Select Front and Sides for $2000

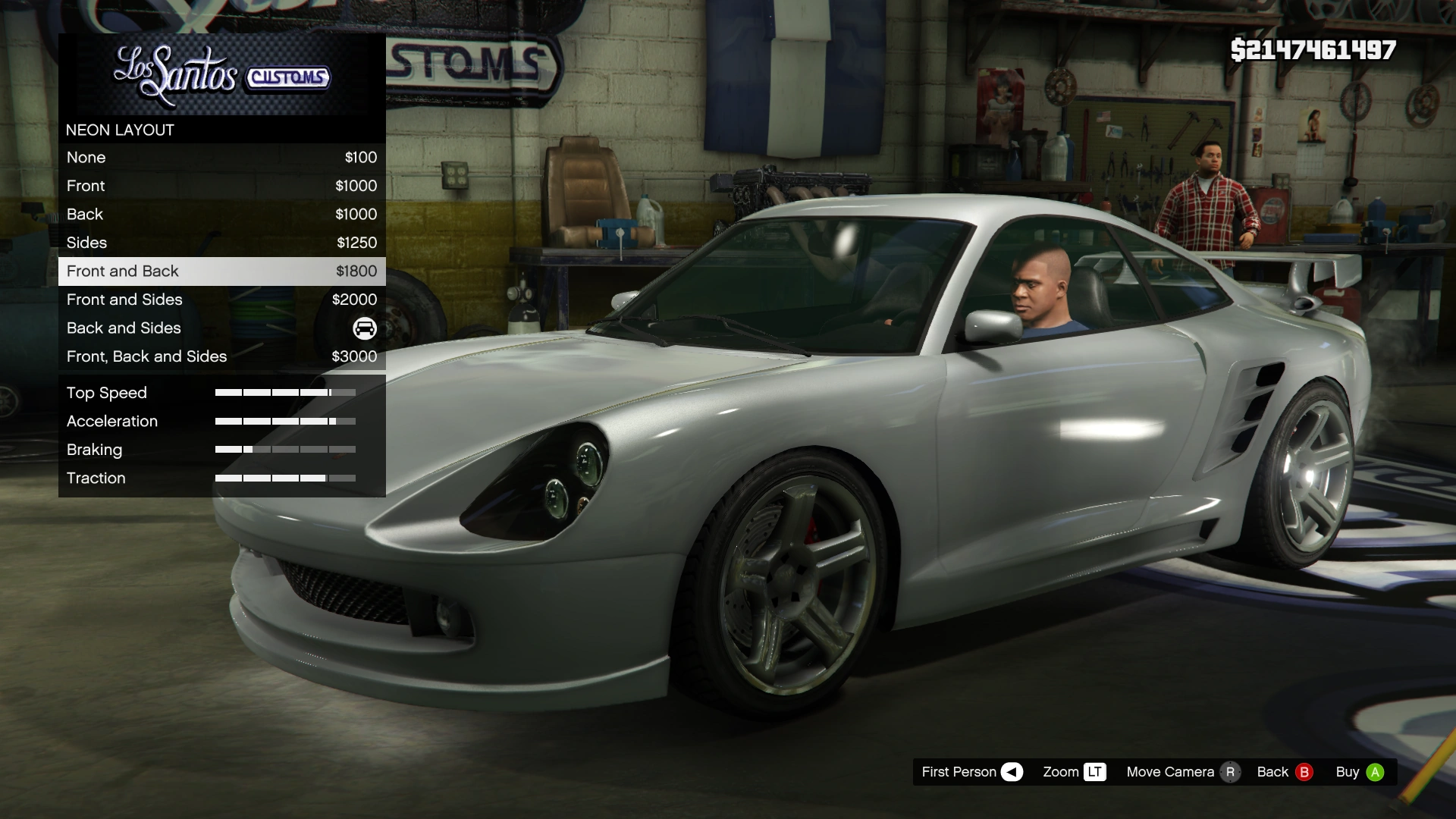pyautogui.click(x=221, y=300)
